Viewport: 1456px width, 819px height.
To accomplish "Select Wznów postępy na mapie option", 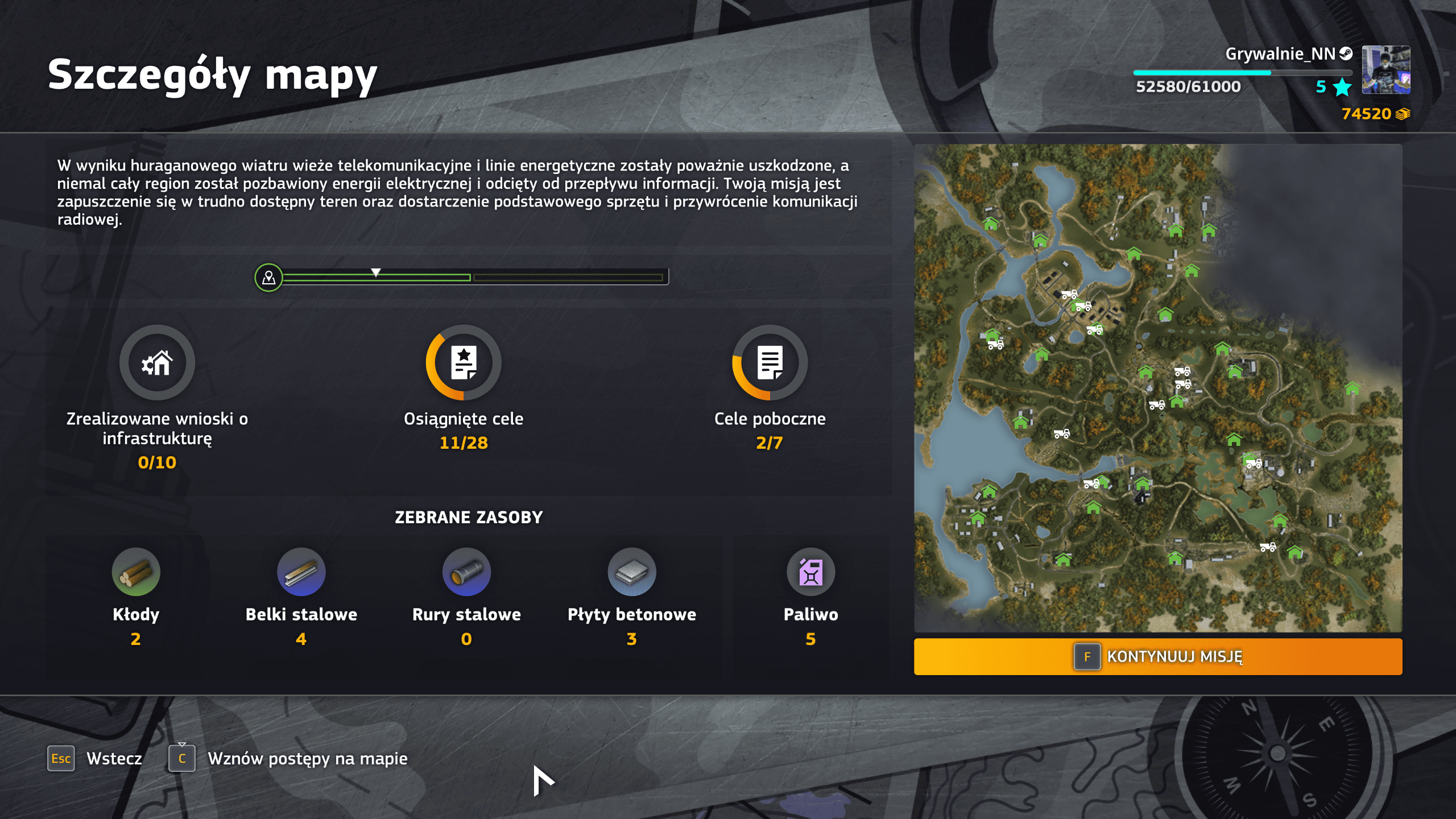I will [x=288, y=758].
